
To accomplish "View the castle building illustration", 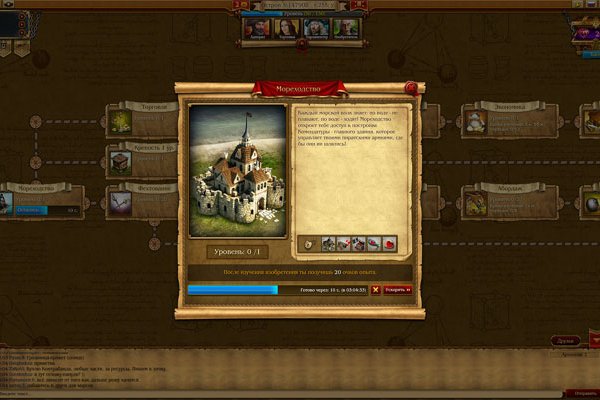I will click(x=238, y=171).
